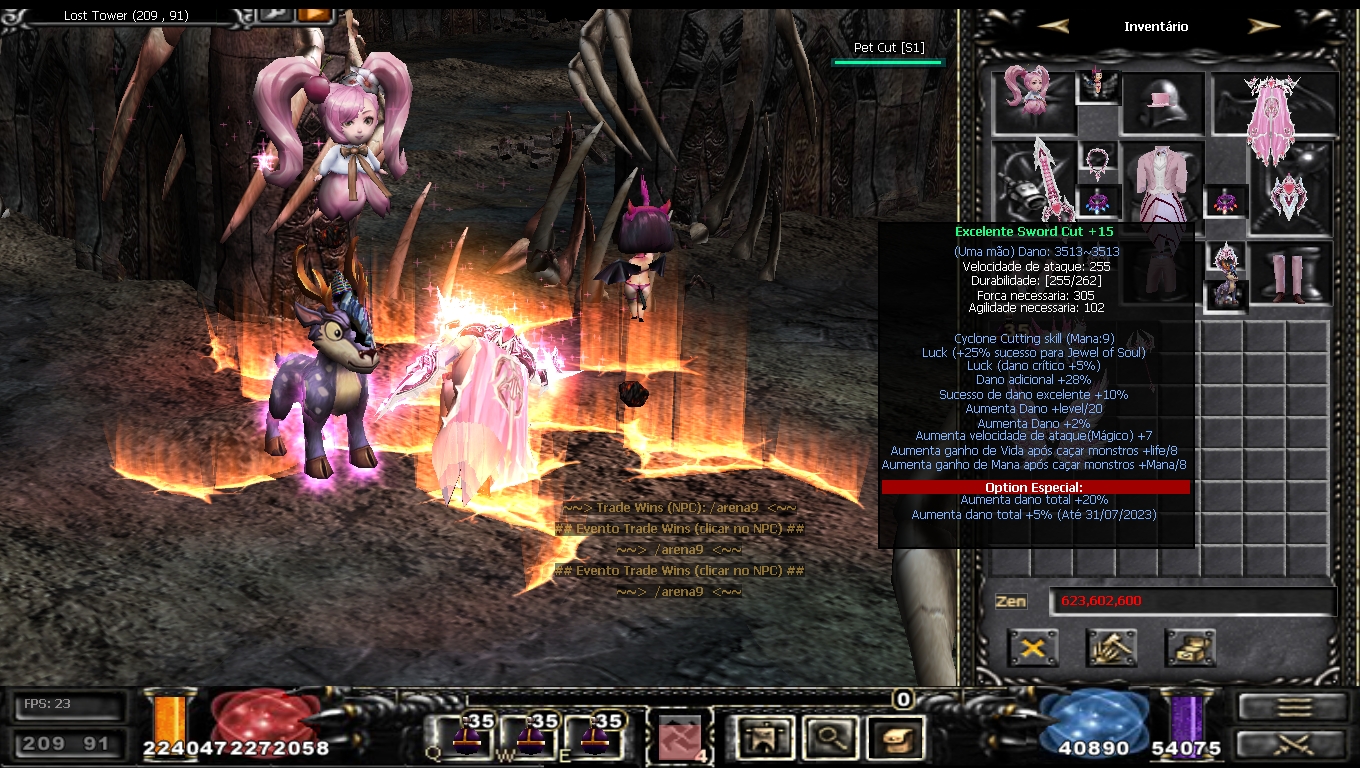Click the crossed swords button

tap(1291, 744)
